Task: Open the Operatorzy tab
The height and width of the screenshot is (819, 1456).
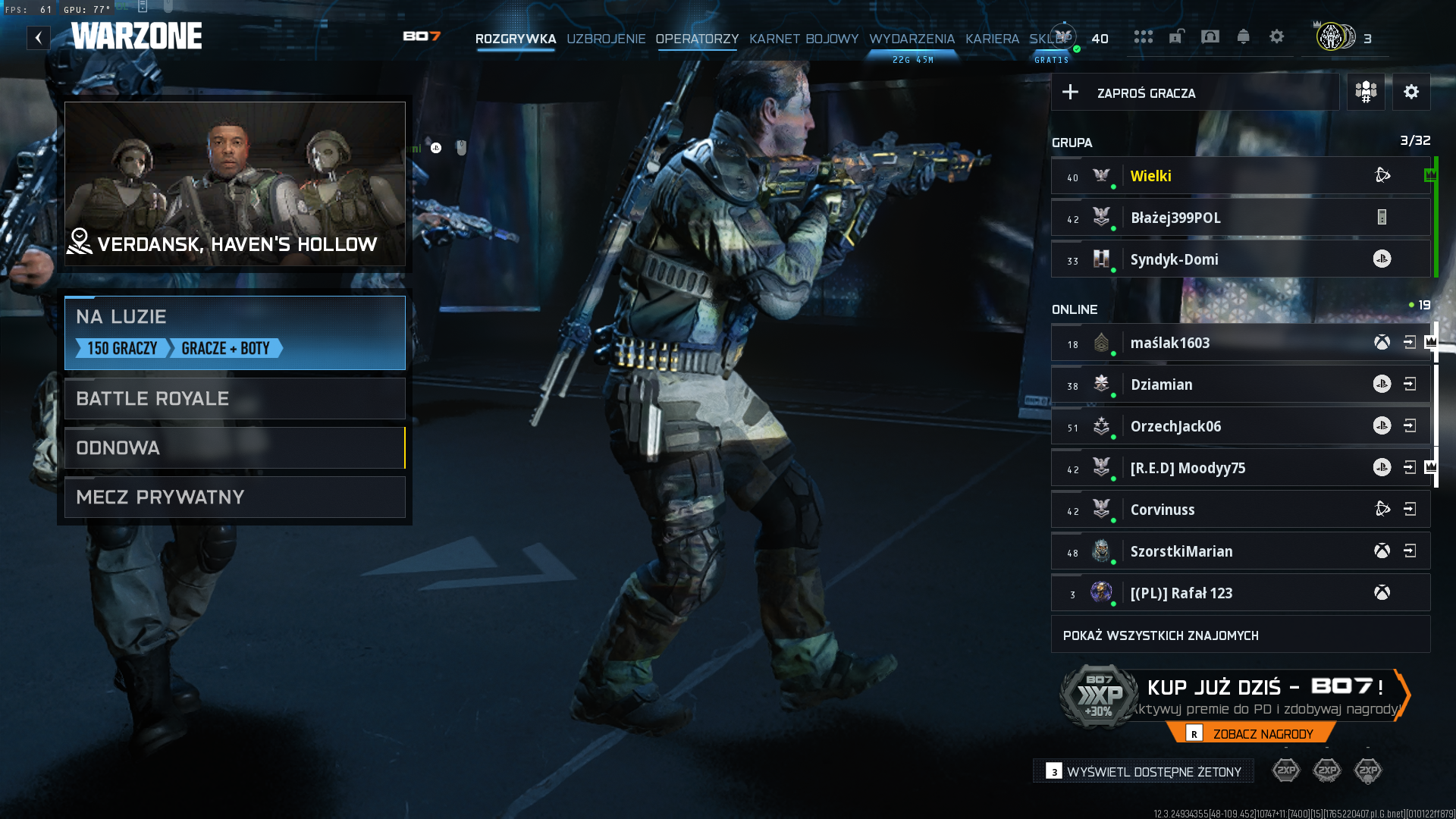Action: (x=697, y=39)
